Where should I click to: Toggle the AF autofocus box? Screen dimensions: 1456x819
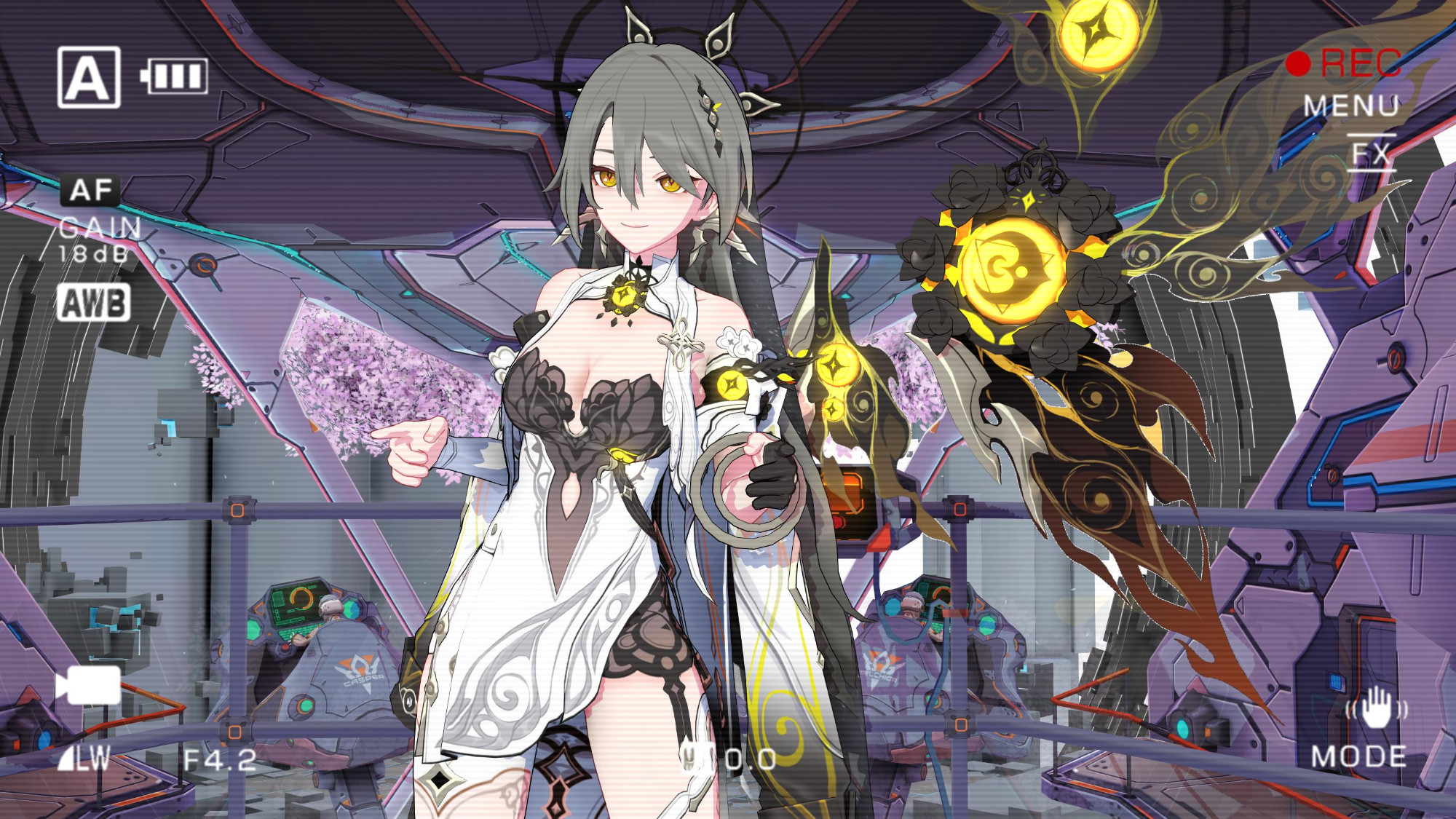[91, 191]
